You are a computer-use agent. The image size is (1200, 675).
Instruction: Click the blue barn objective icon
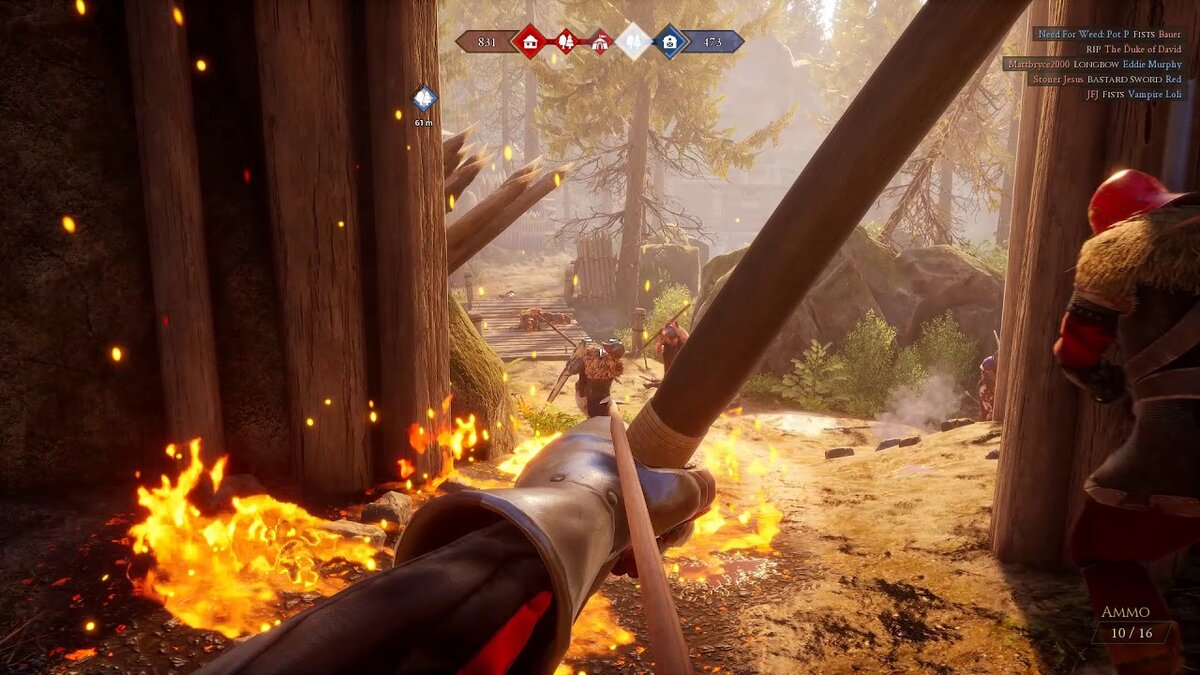[x=669, y=41]
